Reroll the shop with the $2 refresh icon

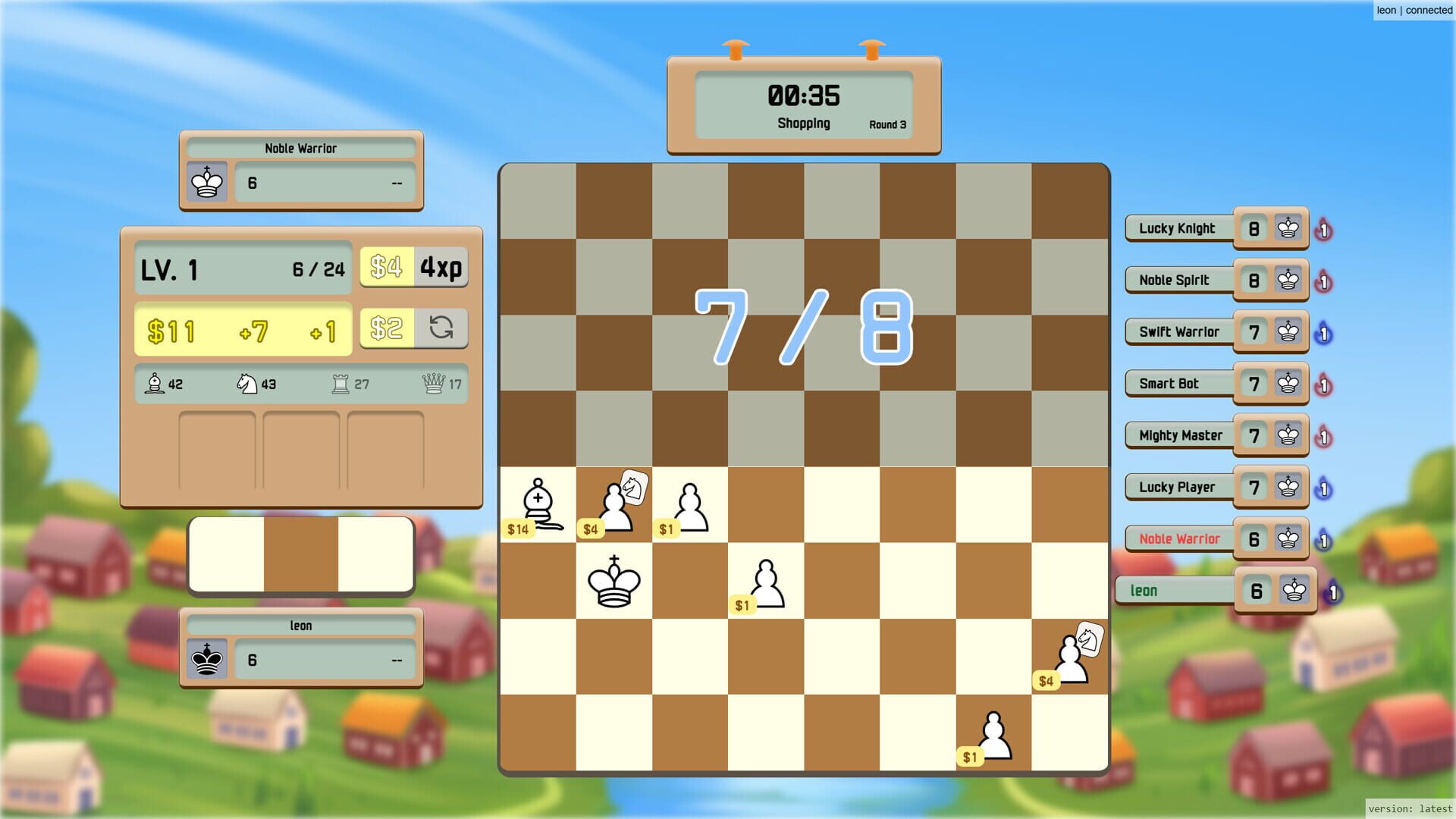tap(442, 328)
